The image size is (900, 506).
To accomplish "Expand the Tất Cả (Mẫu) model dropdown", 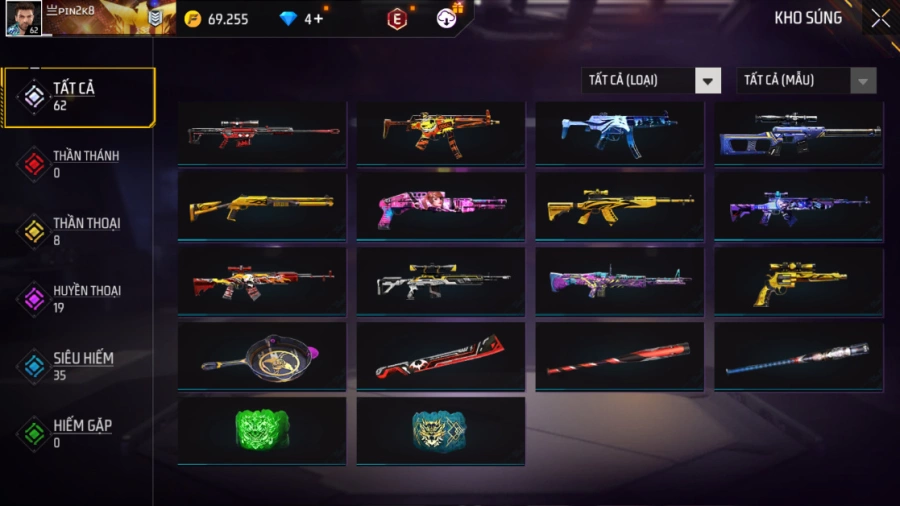I will point(806,81).
